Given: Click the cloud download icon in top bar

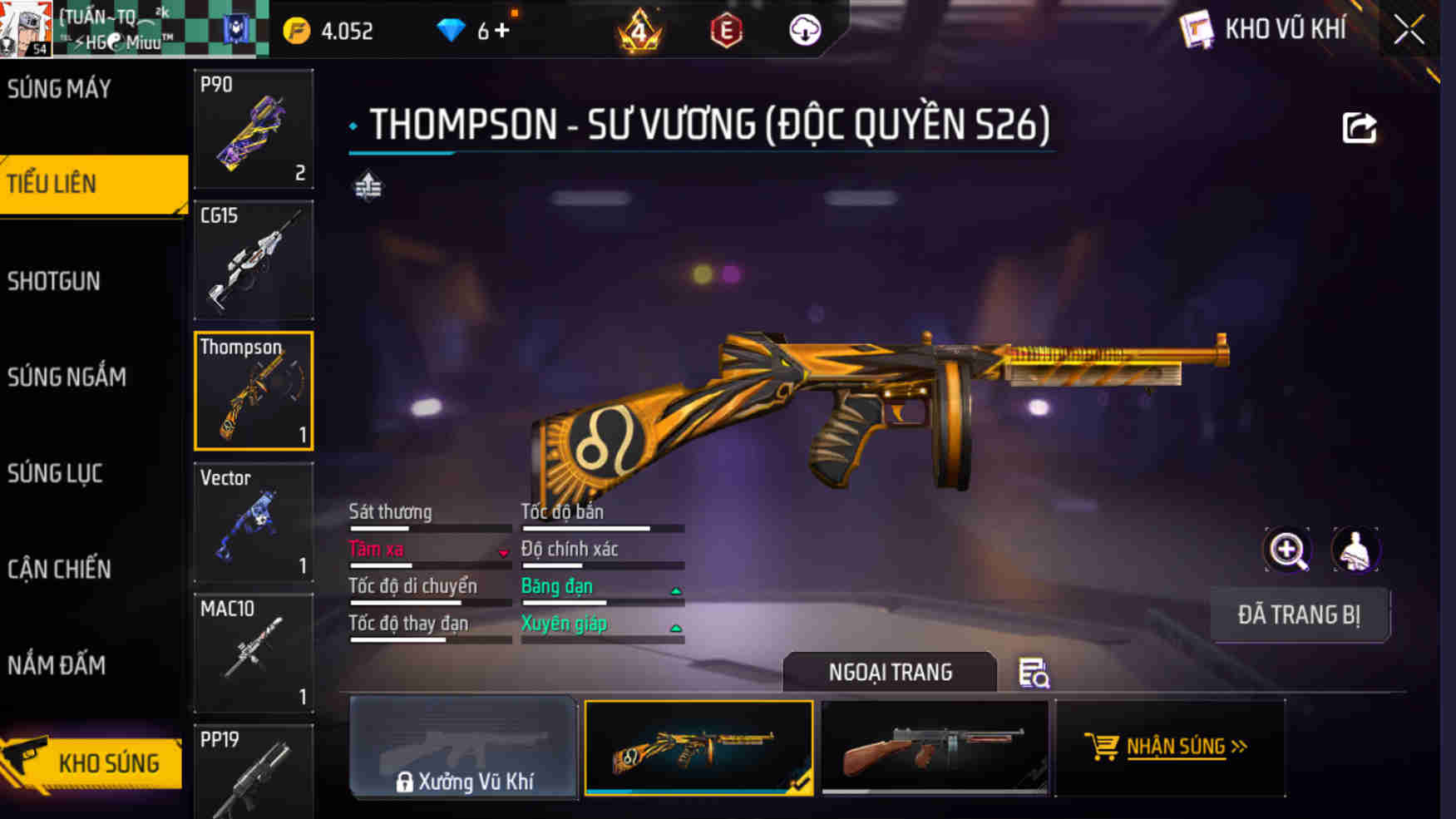Looking at the screenshot, I should click(x=802, y=32).
